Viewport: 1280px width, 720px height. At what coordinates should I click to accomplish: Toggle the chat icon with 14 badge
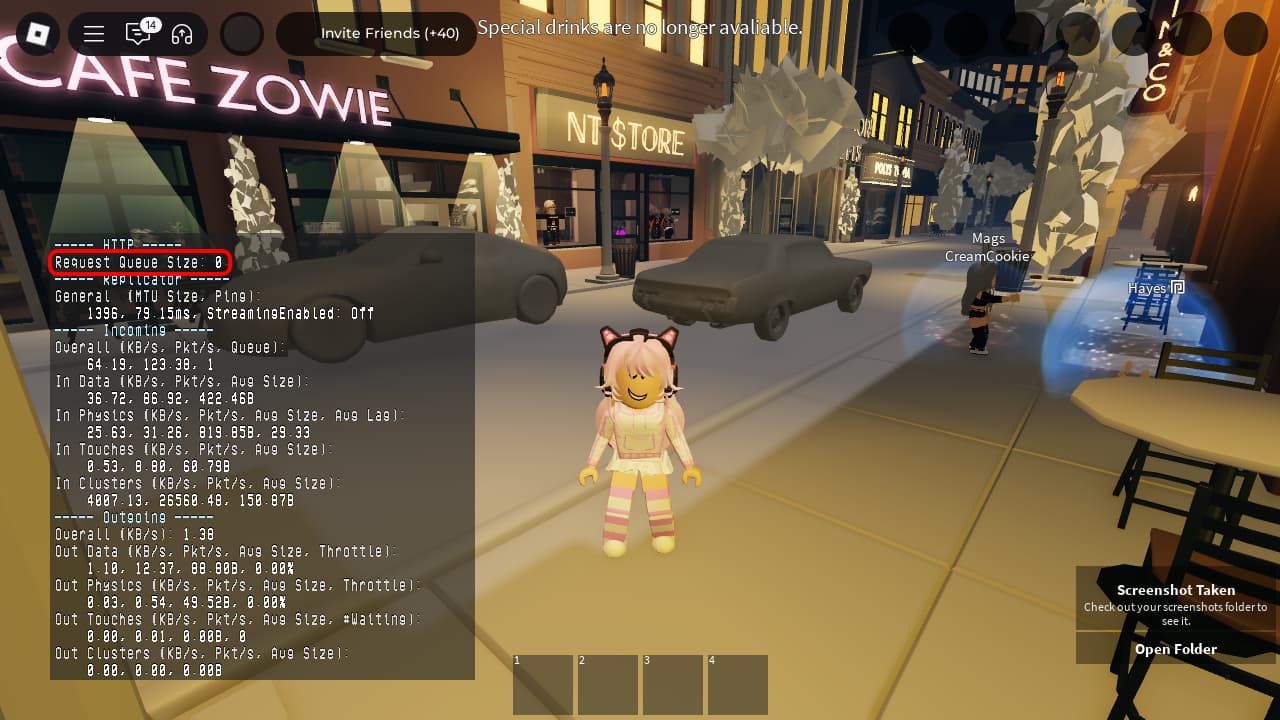pos(138,34)
